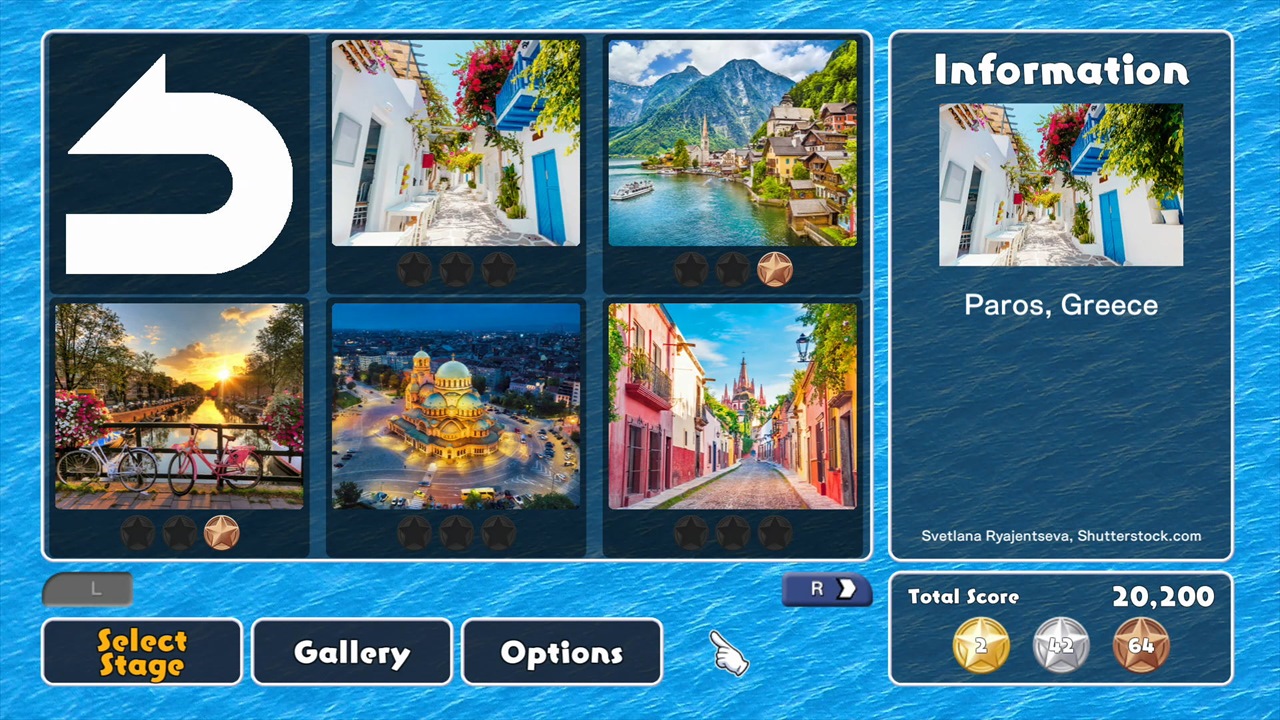
Task: Click the bronze star under the Hallstatt puzzle
Action: click(x=776, y=268)
